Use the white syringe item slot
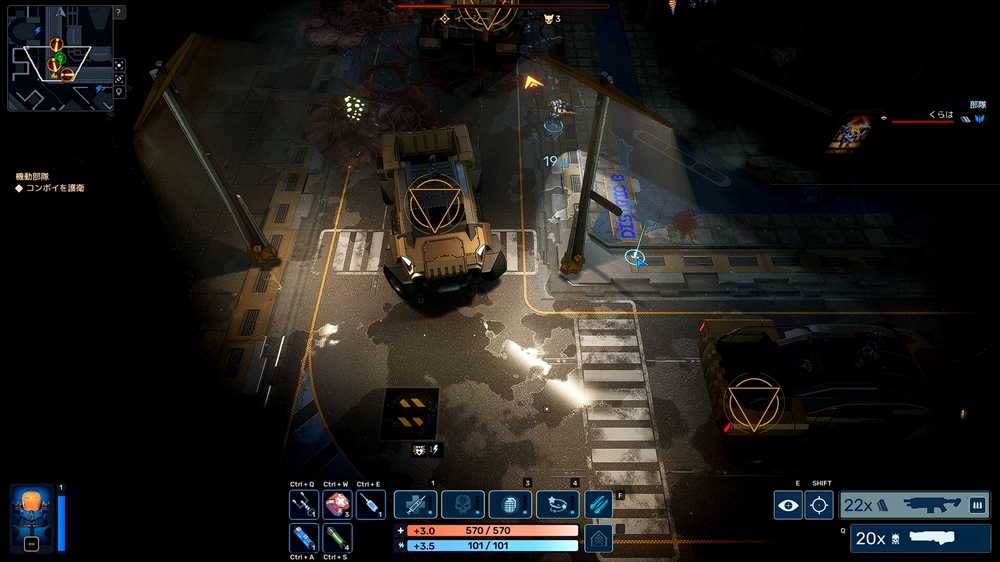The width and height of the screenshot is (1000, 562). pos(370,505)
